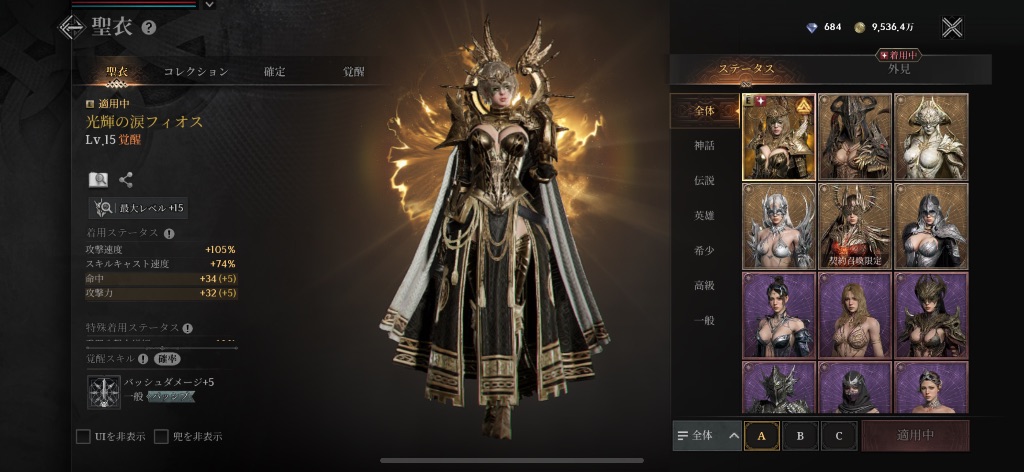Switch to preset C
This screenshot has width=1024, height=472.
[x=838, y=436]
